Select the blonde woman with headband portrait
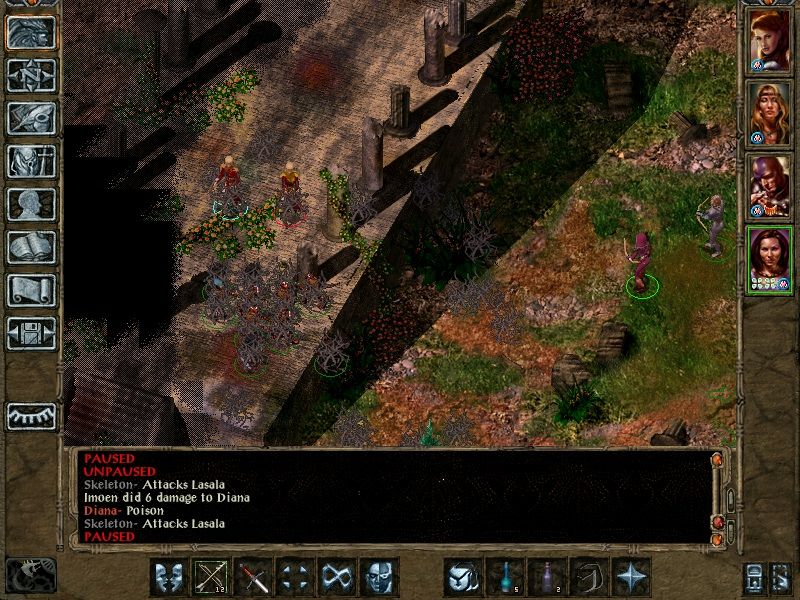This screenshot has height=600, width=800. coord(770,113)
